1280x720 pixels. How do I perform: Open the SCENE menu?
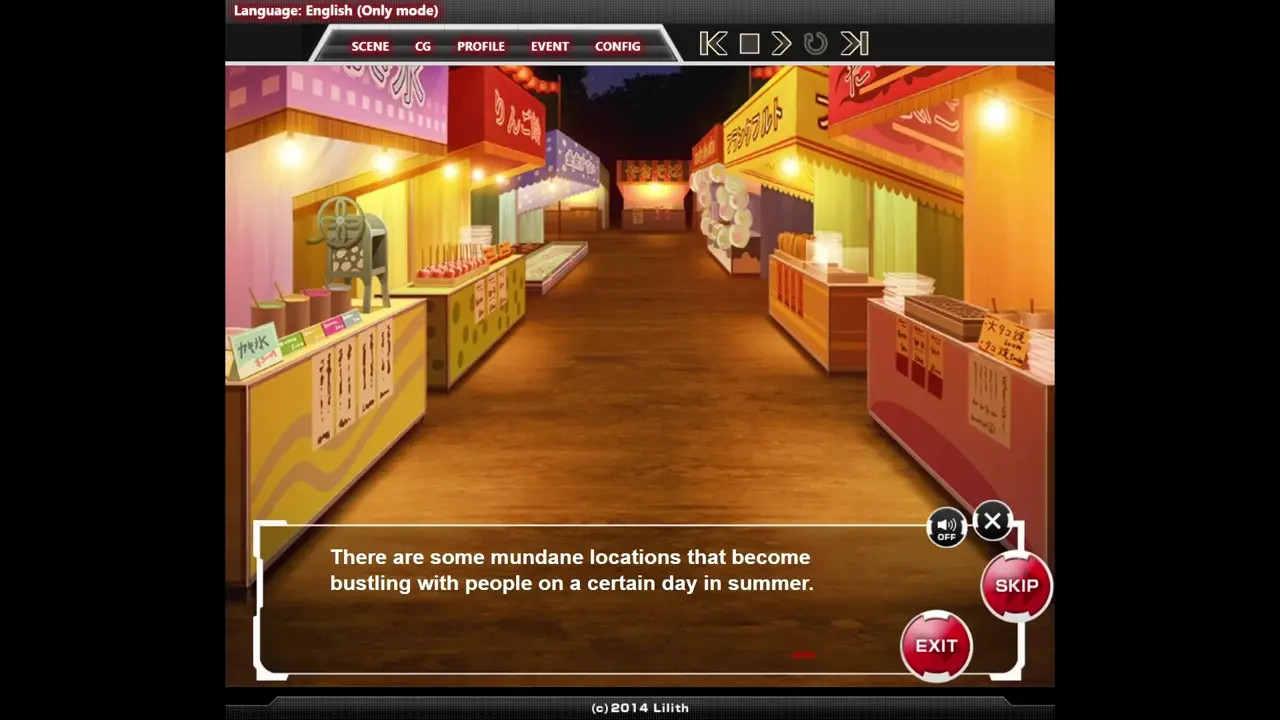[x=370, y=46]
